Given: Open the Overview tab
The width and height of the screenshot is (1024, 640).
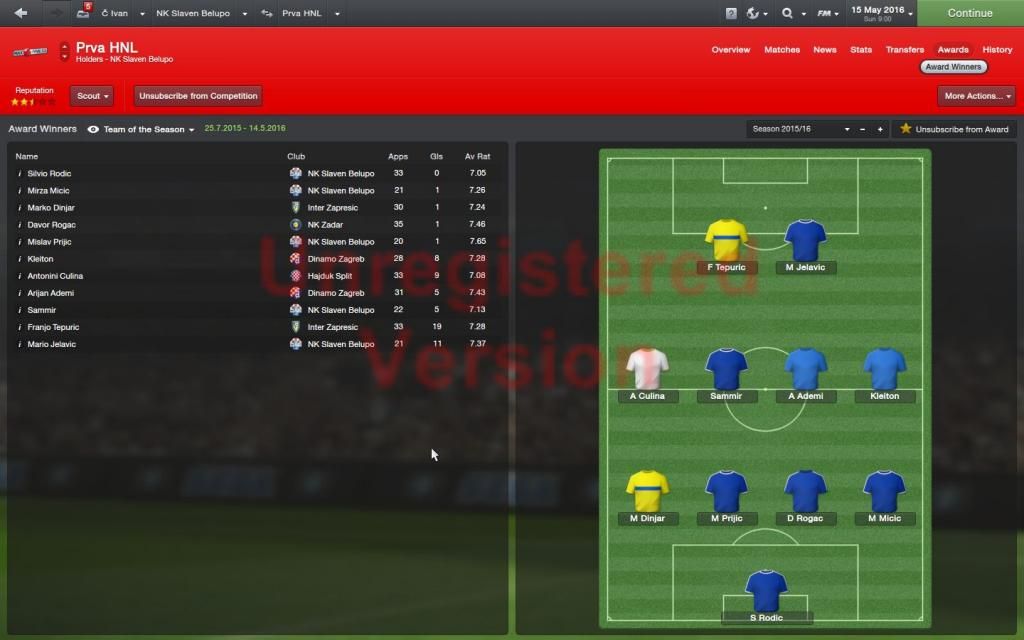Looking at the screenshot, I should pos(730,50).
